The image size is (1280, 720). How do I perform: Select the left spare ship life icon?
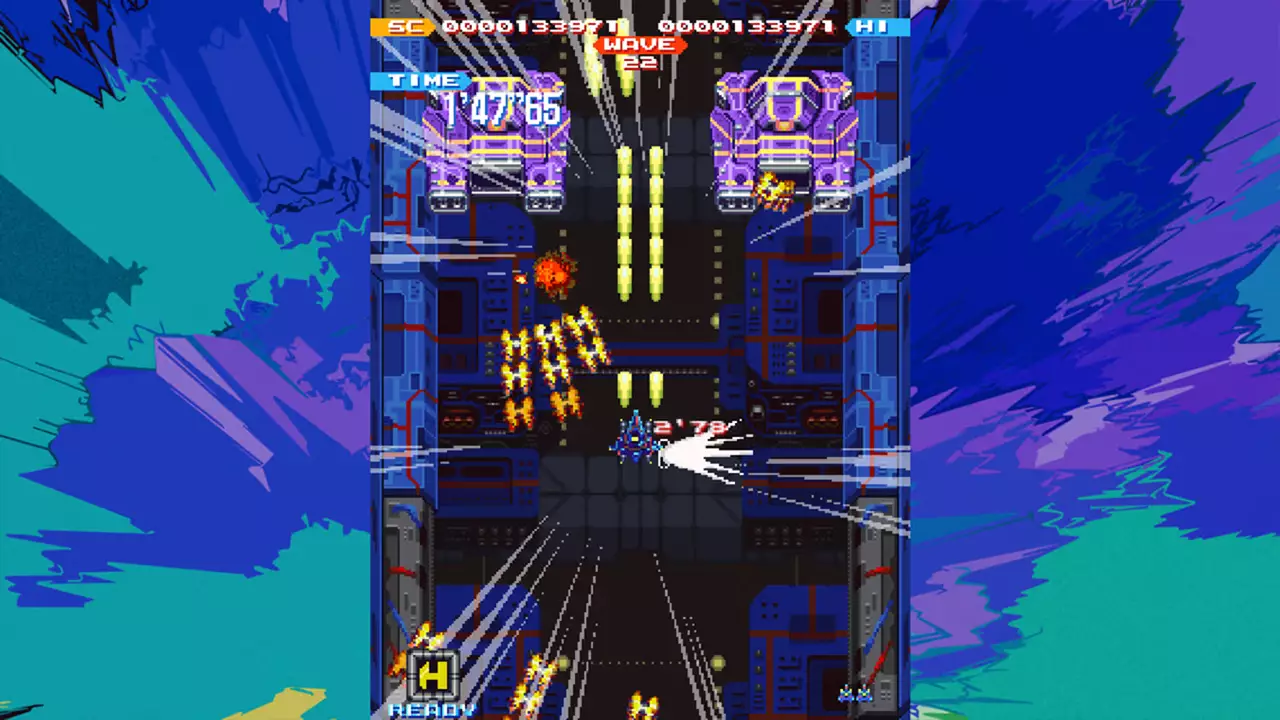(x=846, y=691)
